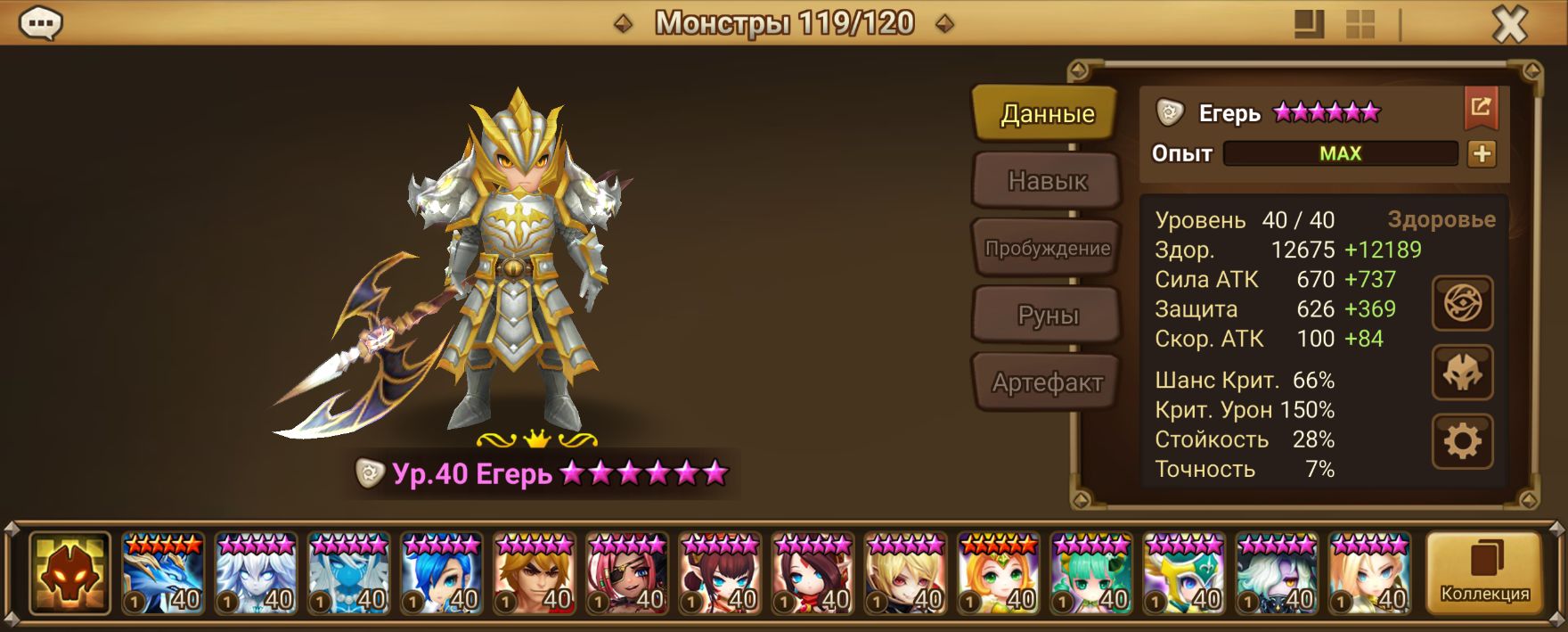This screenshot has height=632, width=1568.
Task: Switch to the Навык tab
Action: tap(1047, 181)
